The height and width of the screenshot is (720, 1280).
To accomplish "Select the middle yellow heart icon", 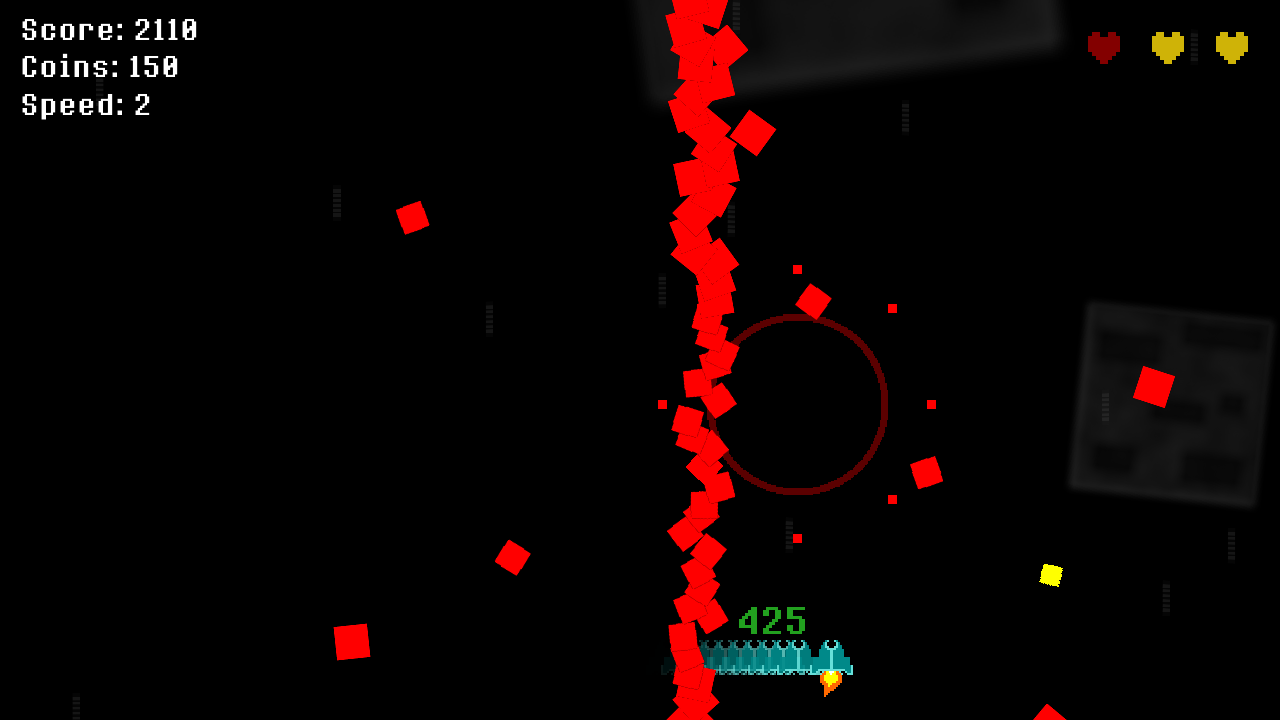I will point(1166,45).
